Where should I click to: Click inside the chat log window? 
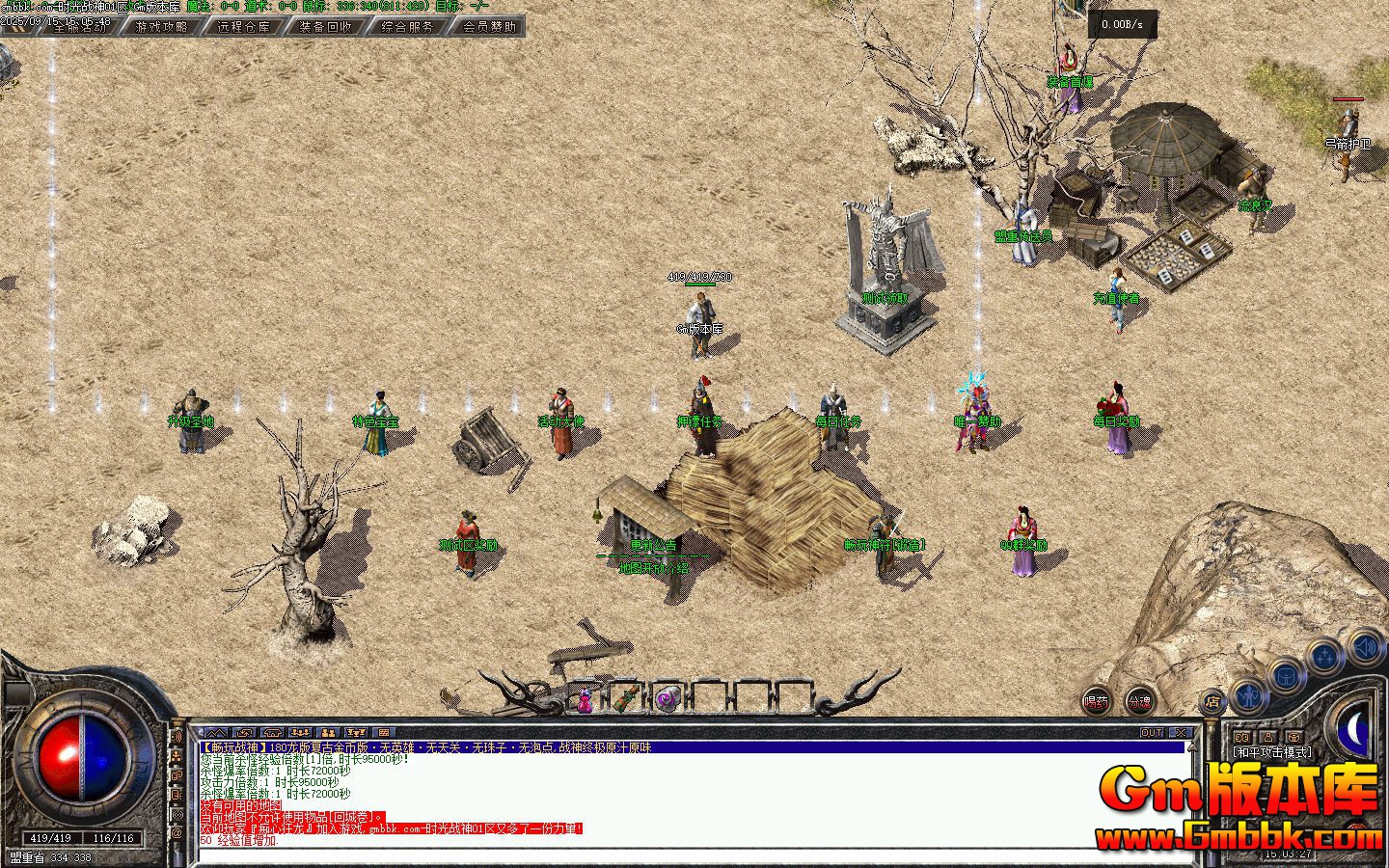(x=675, y=796)
